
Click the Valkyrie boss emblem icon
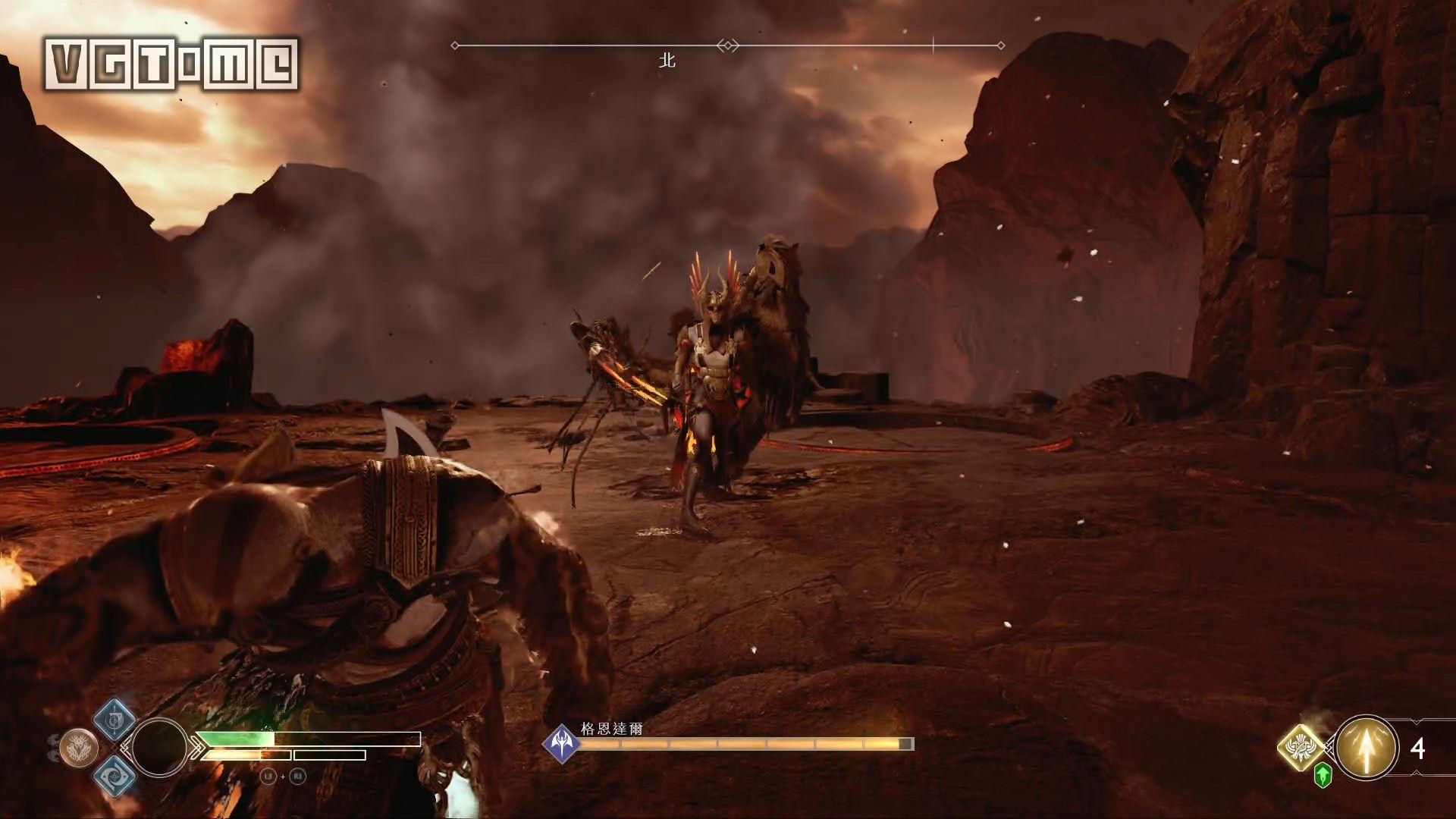click(x=562, y=743)
